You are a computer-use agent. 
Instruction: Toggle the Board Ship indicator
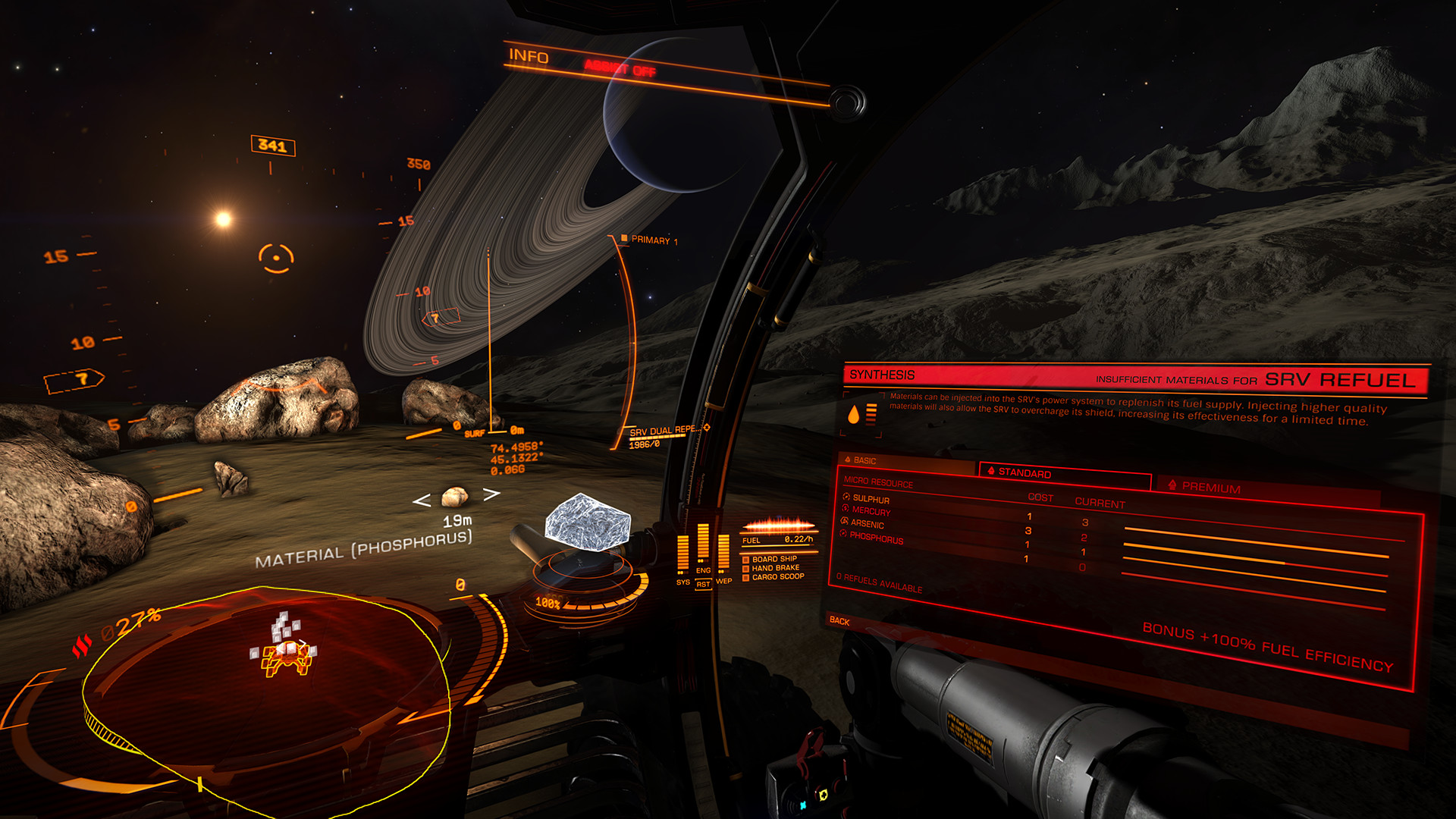(773, 559)
